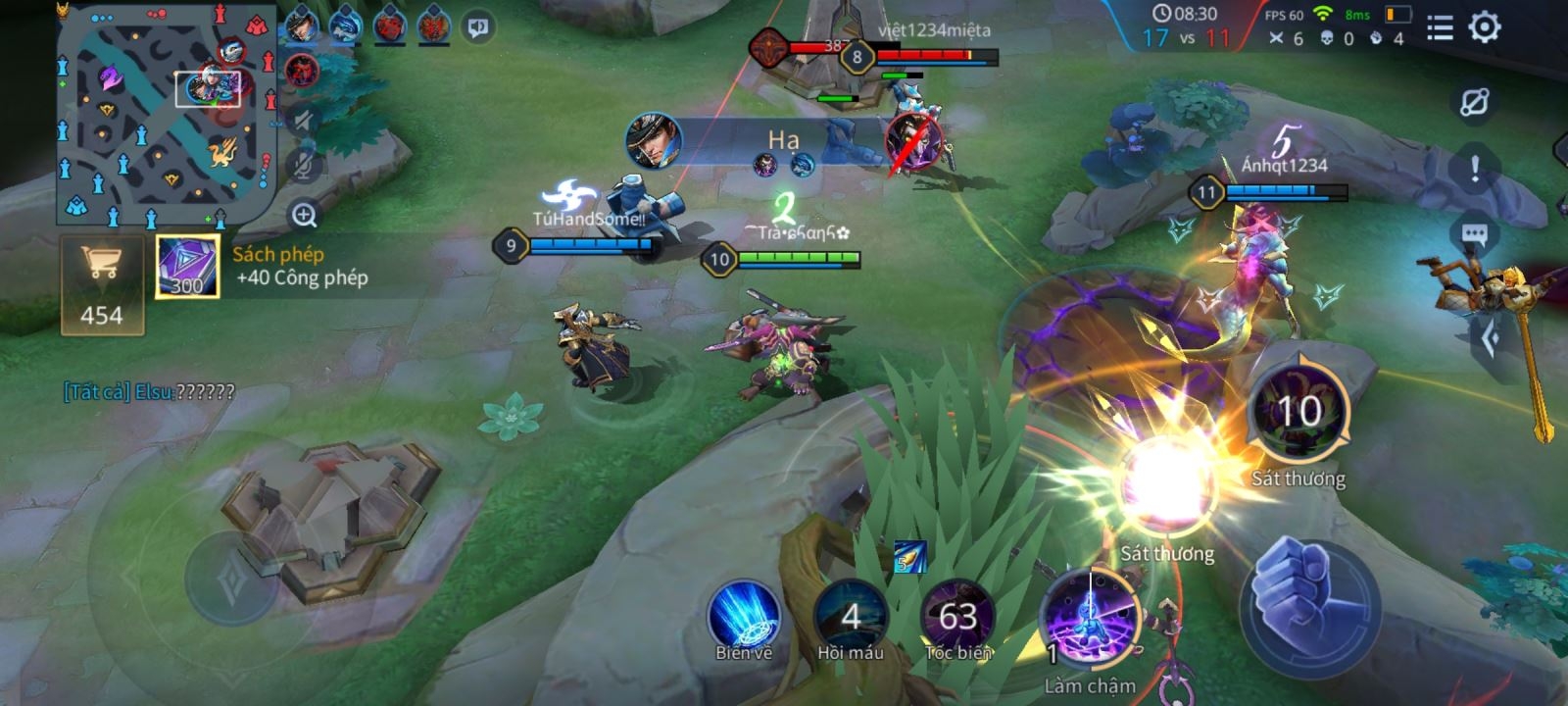Send the exclamation mark alert signal
The height and width of the screenshot is (706, 1568).
click(1475, 169)
